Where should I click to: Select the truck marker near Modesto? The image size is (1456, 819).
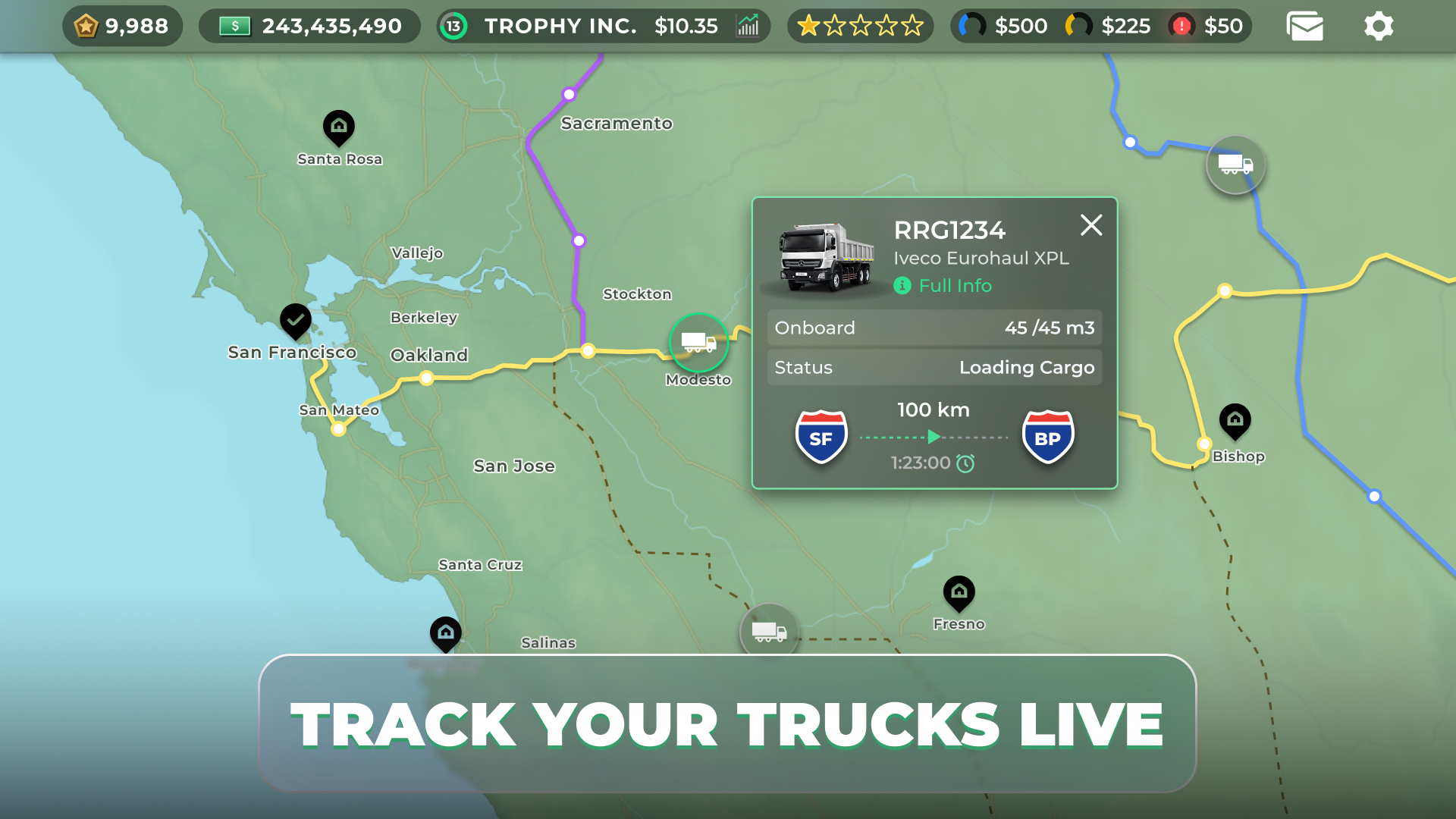pyautogui.click(x=698, y=343)
